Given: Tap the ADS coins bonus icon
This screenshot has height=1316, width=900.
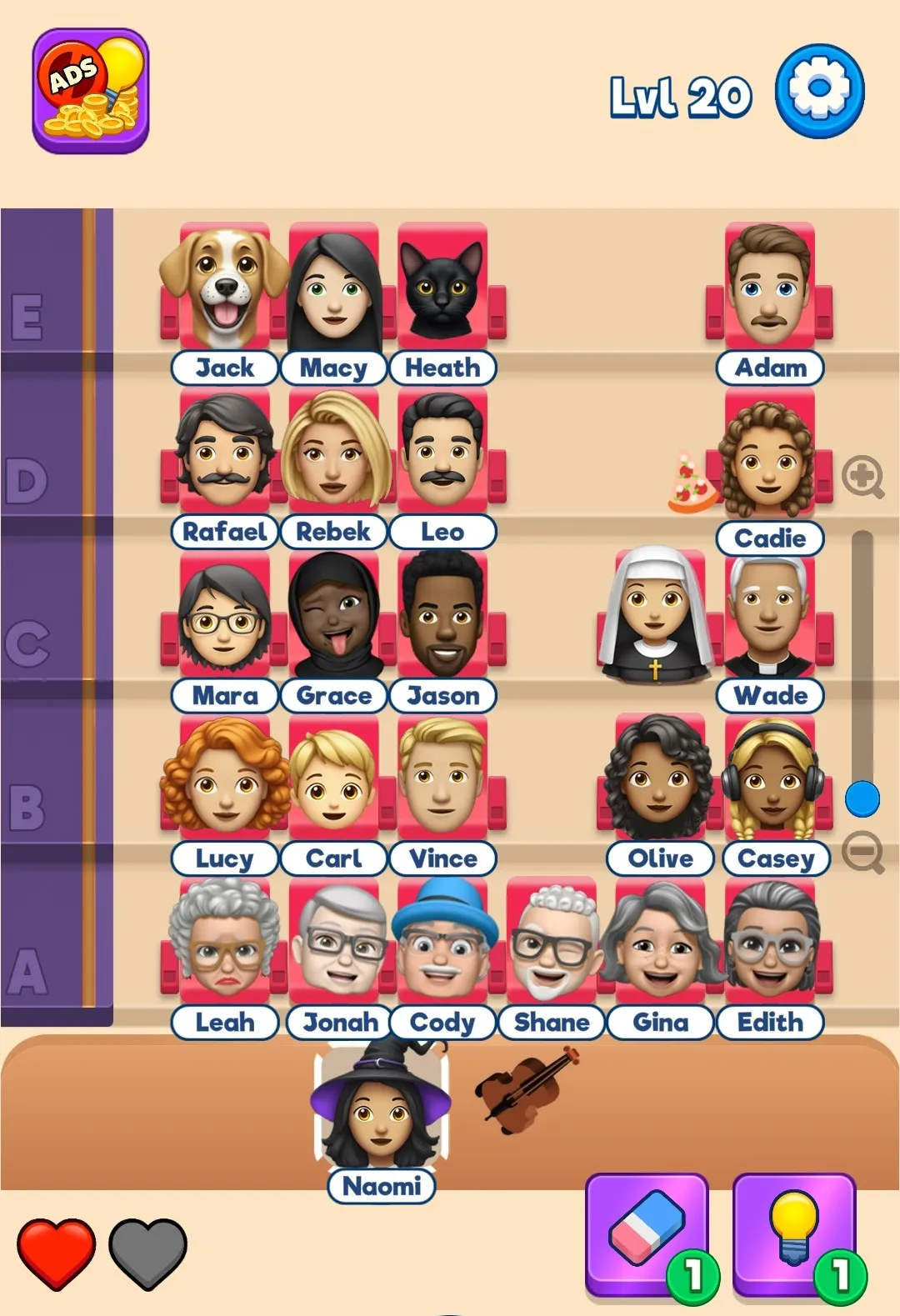Looking at the screenshot, I should (91, 91).
